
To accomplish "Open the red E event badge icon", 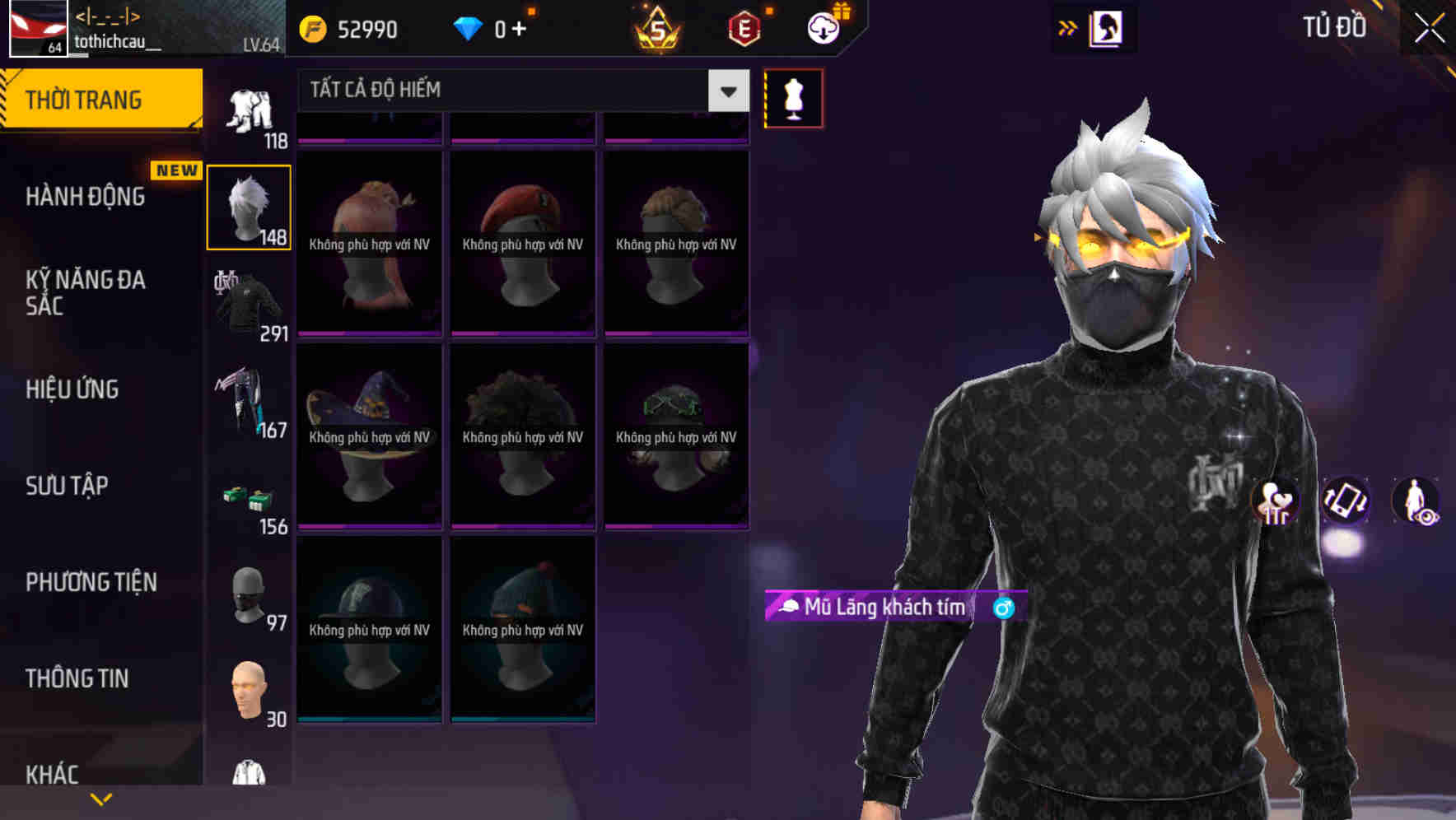I will 744,27.
